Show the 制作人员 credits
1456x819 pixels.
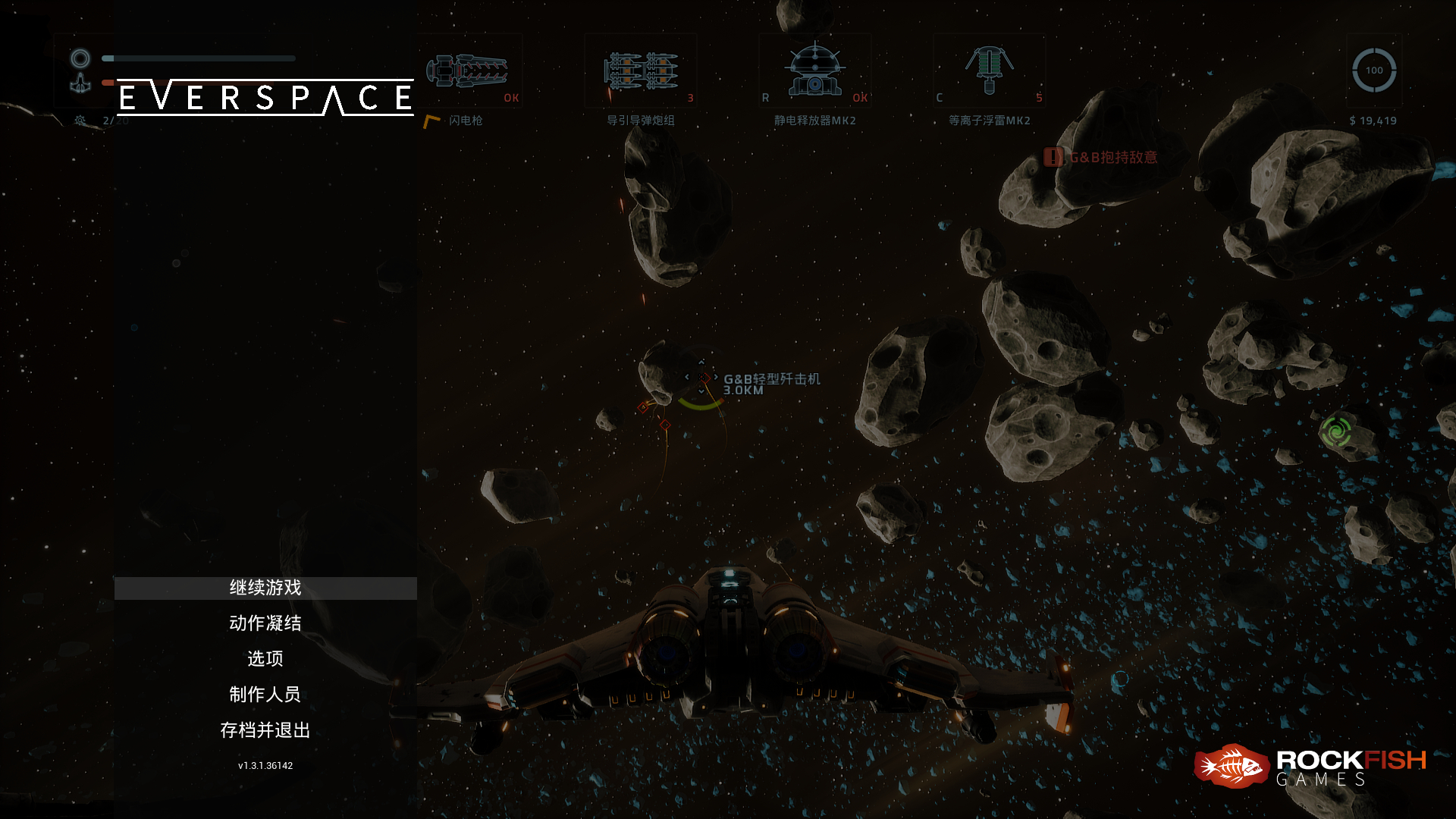[265, 694]
